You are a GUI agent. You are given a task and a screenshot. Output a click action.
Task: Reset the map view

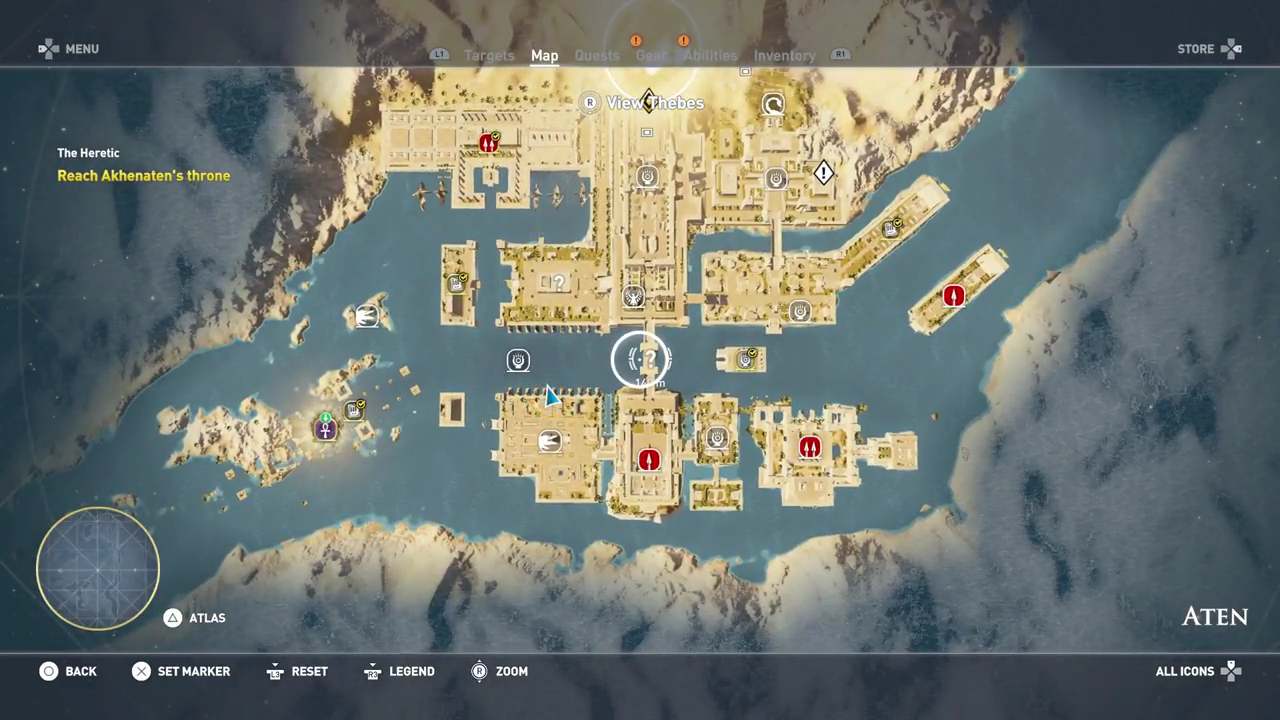click(297, 671)
